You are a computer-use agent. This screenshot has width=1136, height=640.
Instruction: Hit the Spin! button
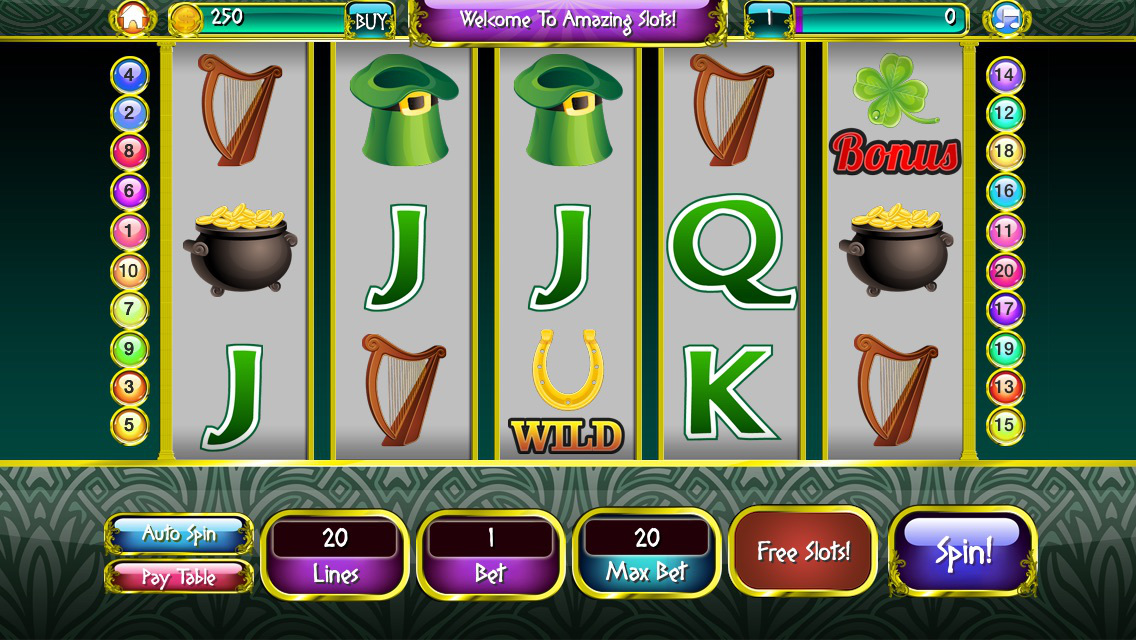click(962, 551)
